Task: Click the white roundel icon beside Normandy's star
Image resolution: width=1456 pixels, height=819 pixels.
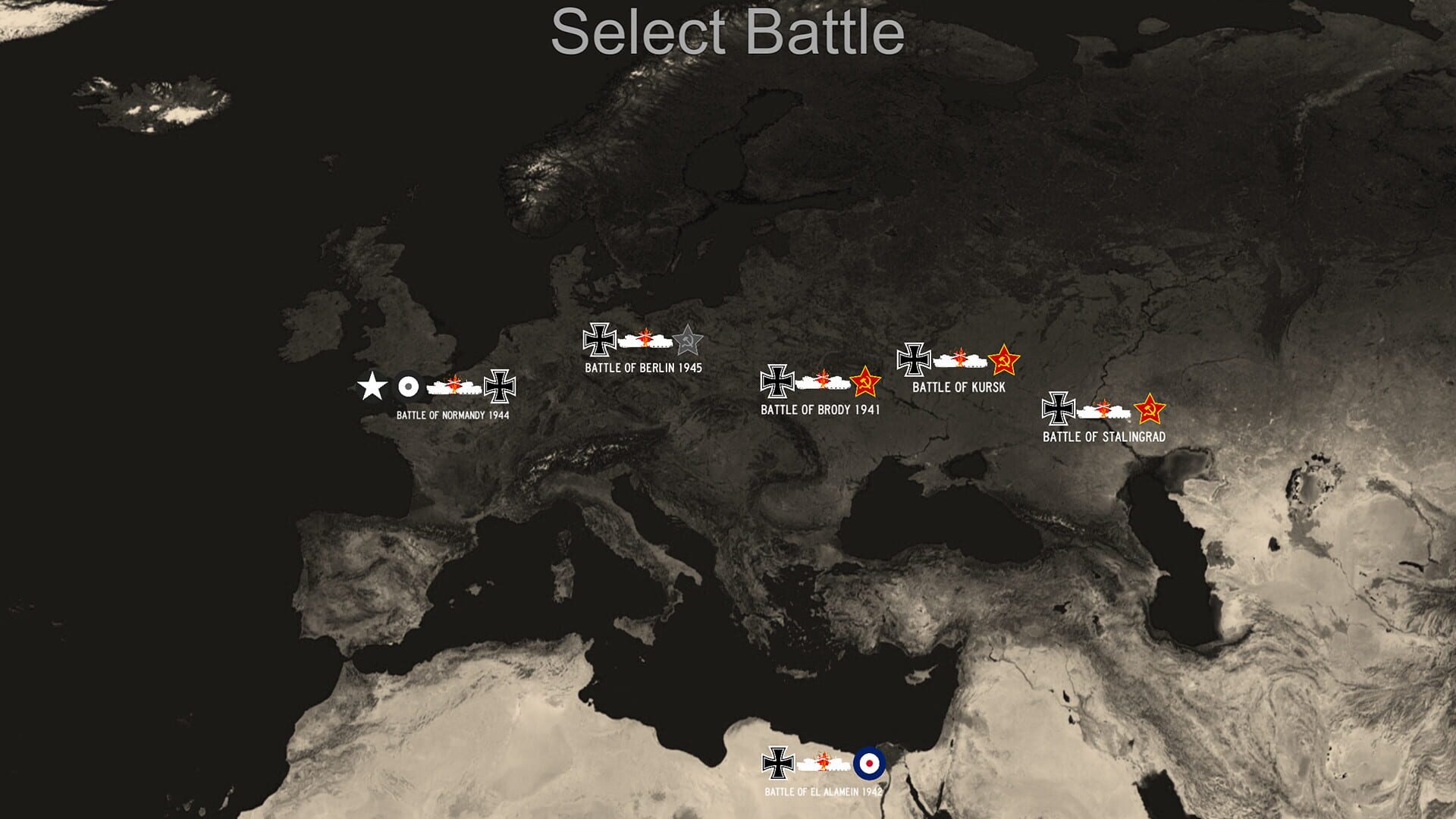Action: pos(407,387)
